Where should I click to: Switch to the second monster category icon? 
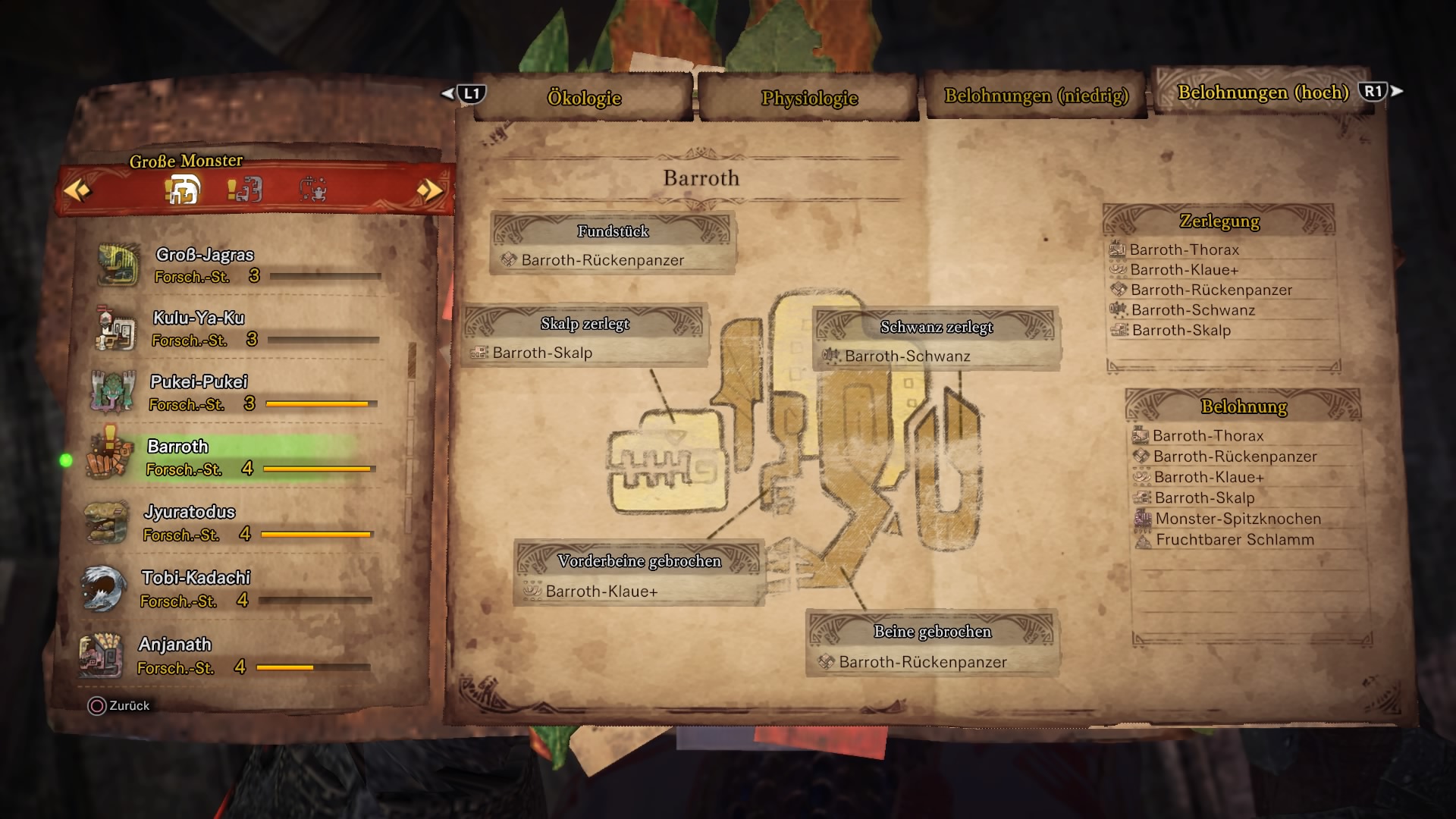coord(246,190)
